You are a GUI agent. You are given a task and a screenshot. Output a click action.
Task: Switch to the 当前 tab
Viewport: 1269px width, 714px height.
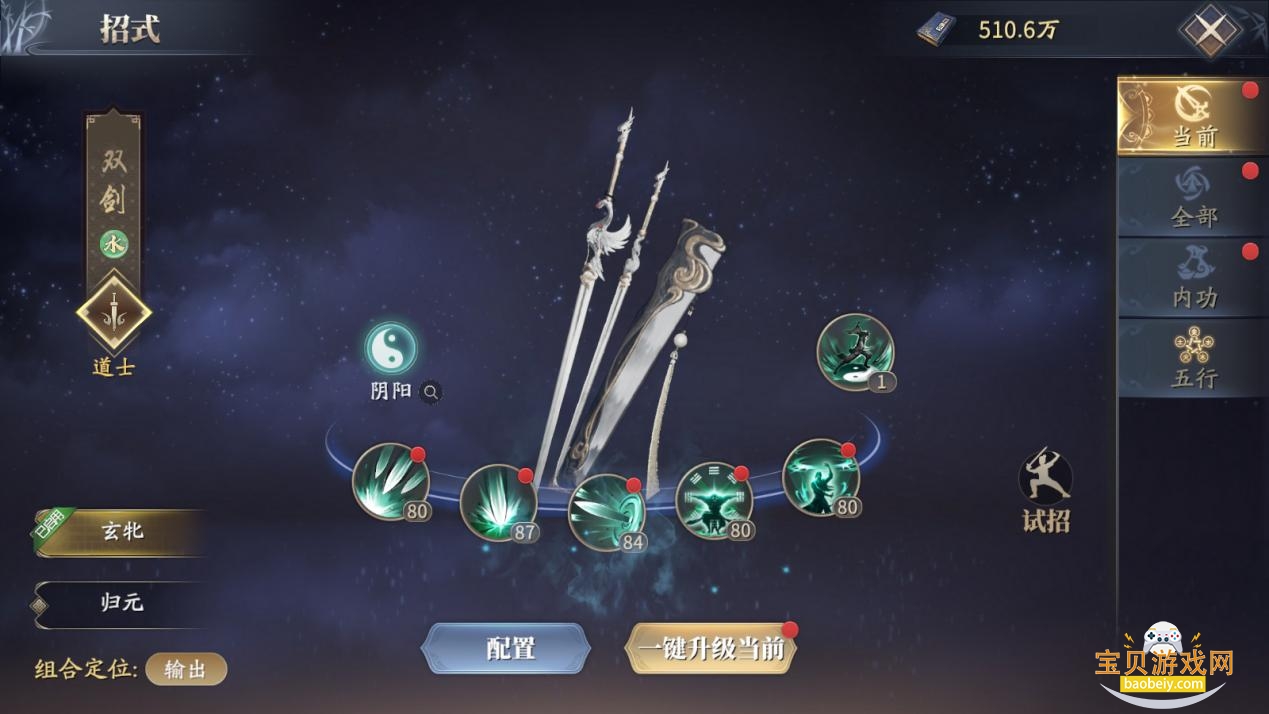[1192, 116]
